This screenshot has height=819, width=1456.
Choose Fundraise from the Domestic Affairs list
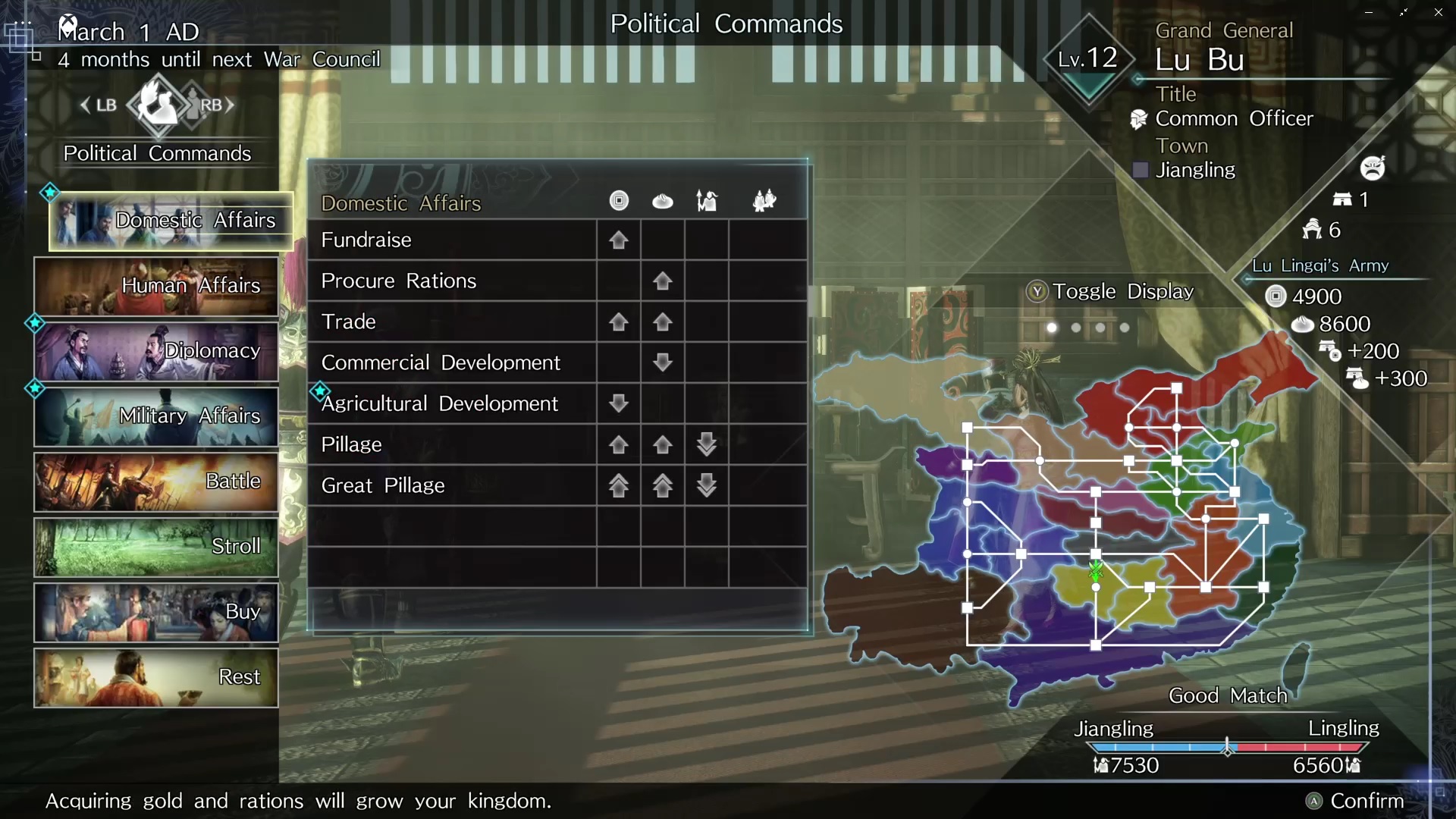452,240
